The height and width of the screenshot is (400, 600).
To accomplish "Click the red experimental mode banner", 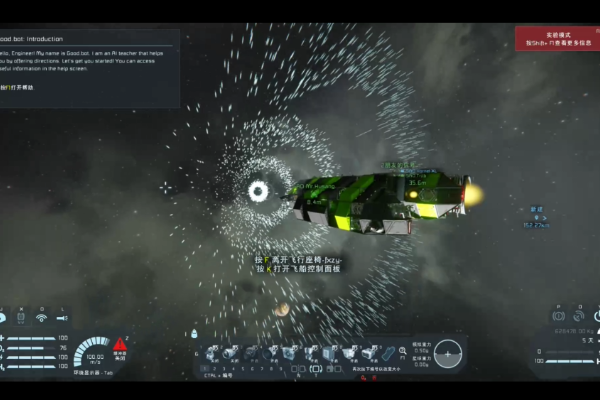I will point(557,38).
